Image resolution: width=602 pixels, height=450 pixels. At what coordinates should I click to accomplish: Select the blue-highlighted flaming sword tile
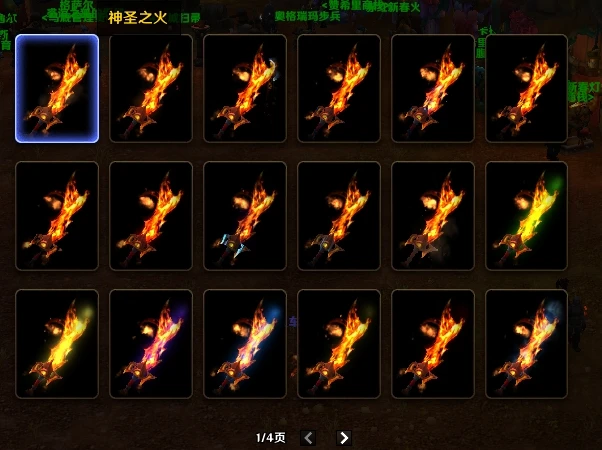click(57, 89)
